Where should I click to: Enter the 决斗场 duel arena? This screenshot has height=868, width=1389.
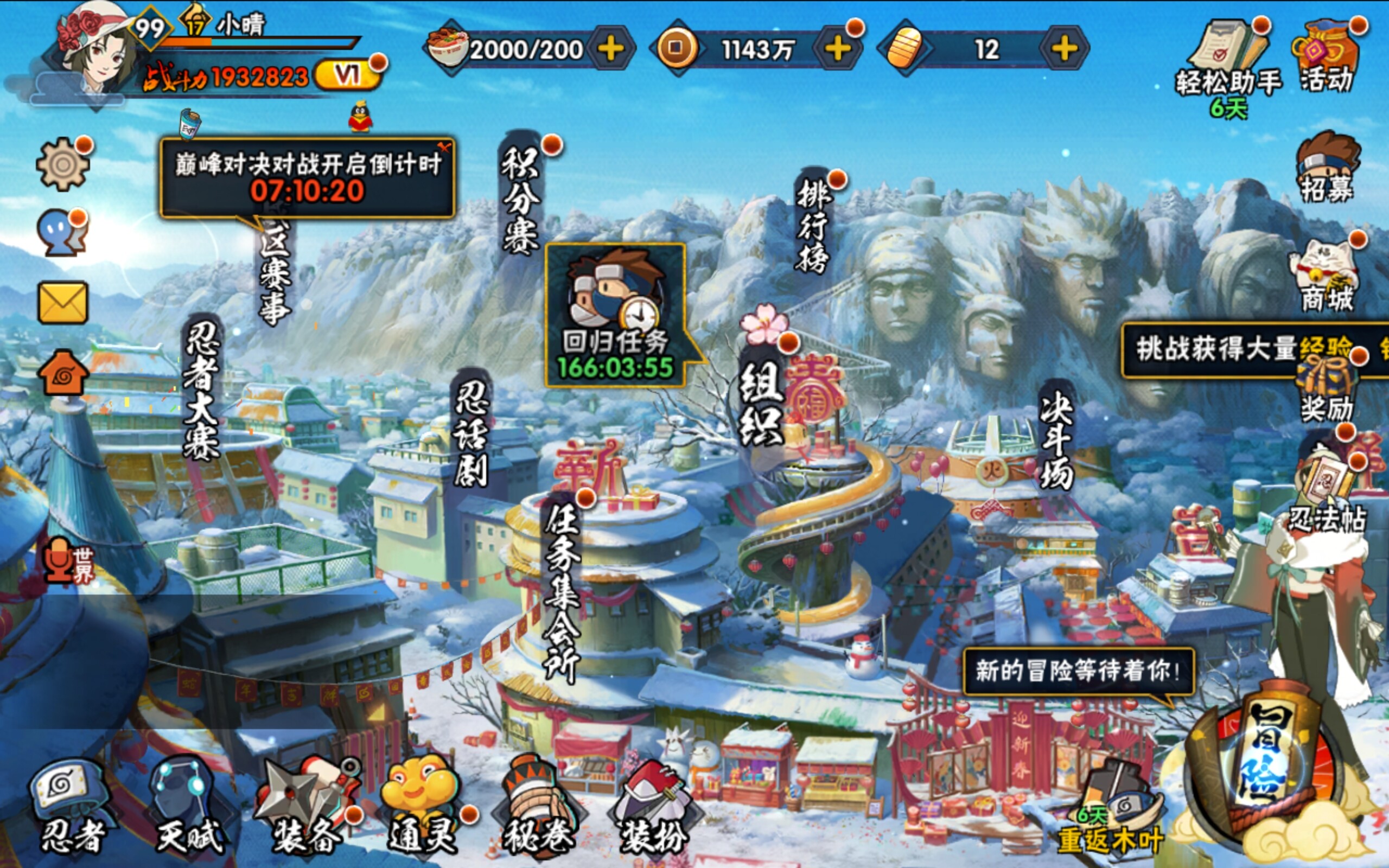pyautogui.click(x=1056, y=439)
